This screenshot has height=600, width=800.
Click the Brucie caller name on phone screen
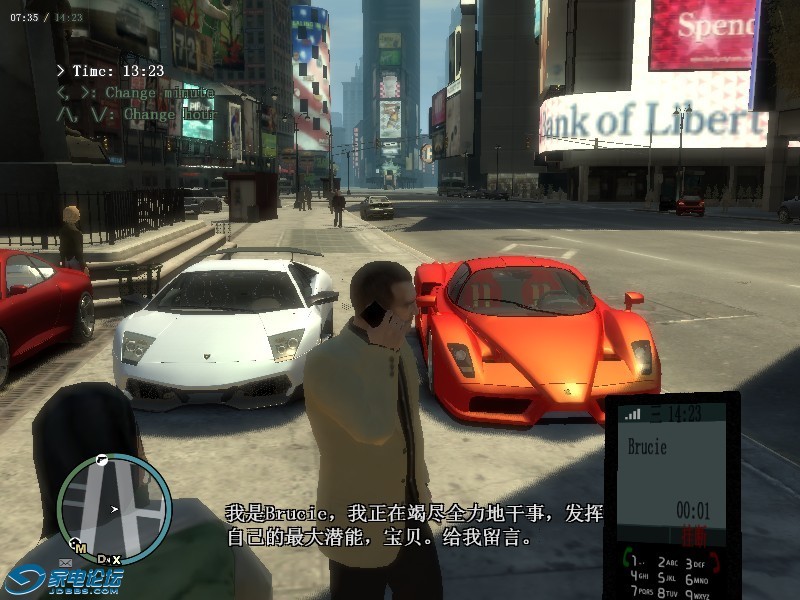pyautogui.click(x=647, y=447)
